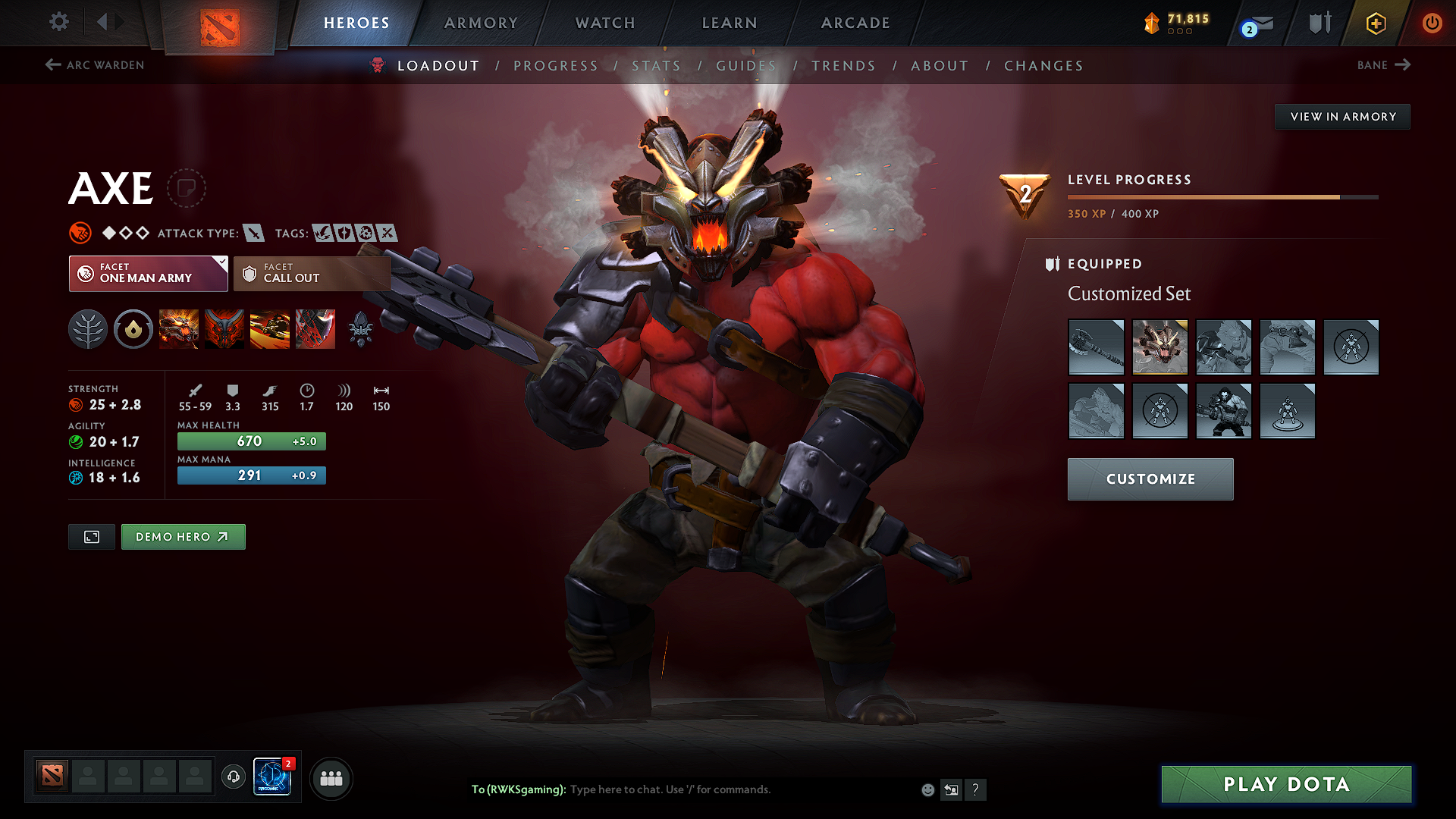
Task: Click the DEMO HERO button
Action: point(183,536)
